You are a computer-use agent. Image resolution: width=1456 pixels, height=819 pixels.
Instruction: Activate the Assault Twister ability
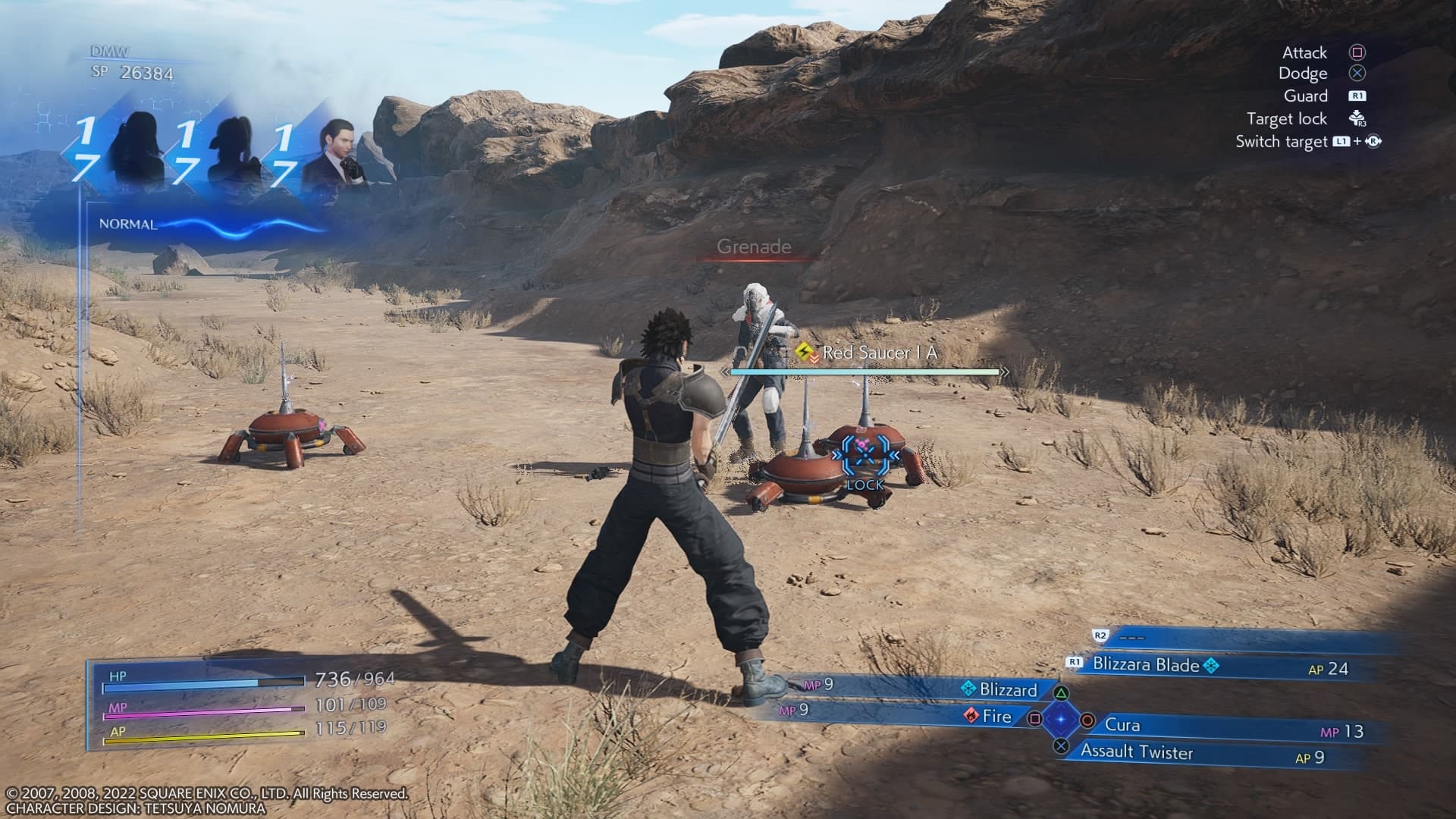coord(1136,752)
